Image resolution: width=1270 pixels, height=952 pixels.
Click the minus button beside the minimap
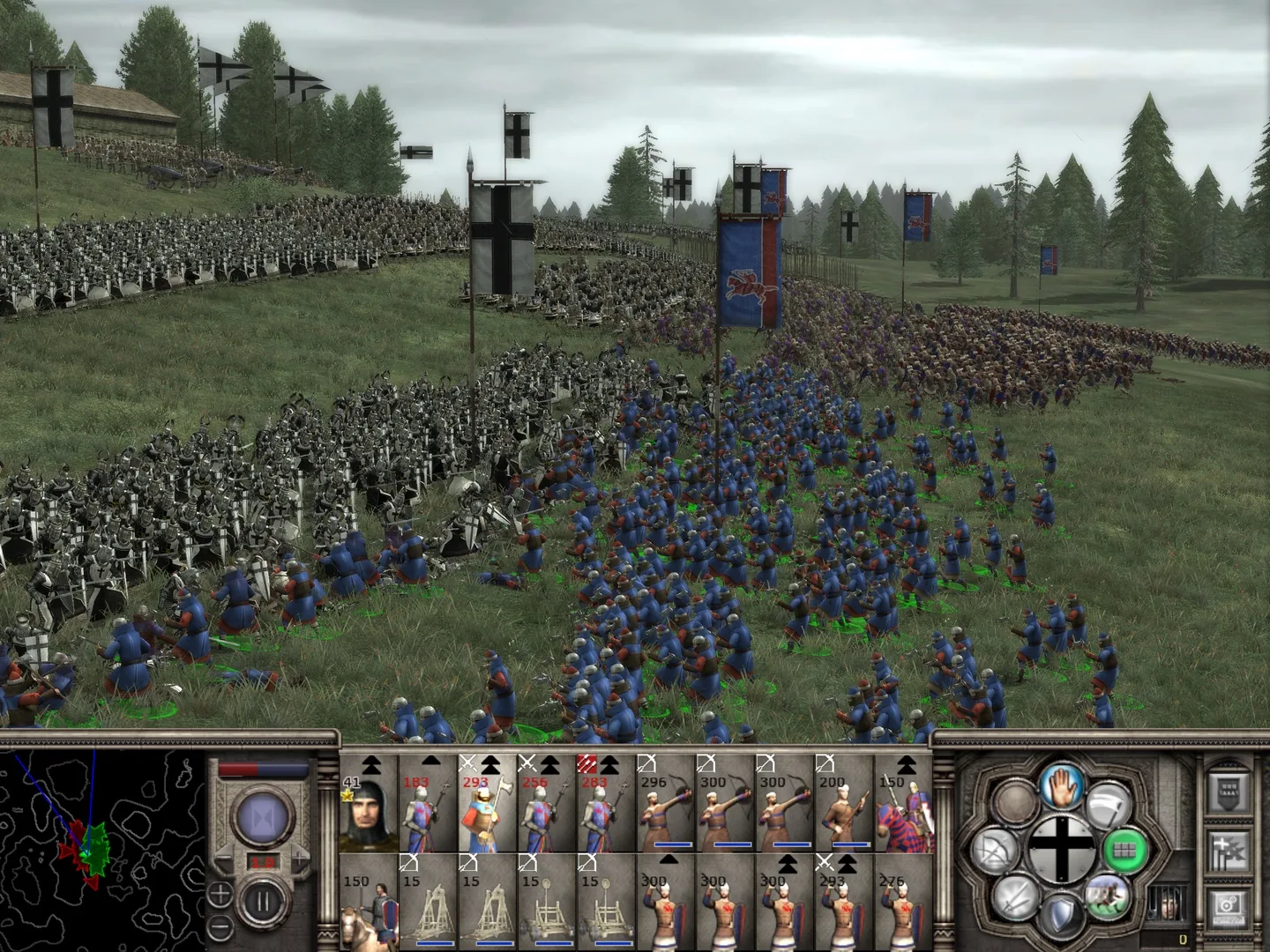219,926
